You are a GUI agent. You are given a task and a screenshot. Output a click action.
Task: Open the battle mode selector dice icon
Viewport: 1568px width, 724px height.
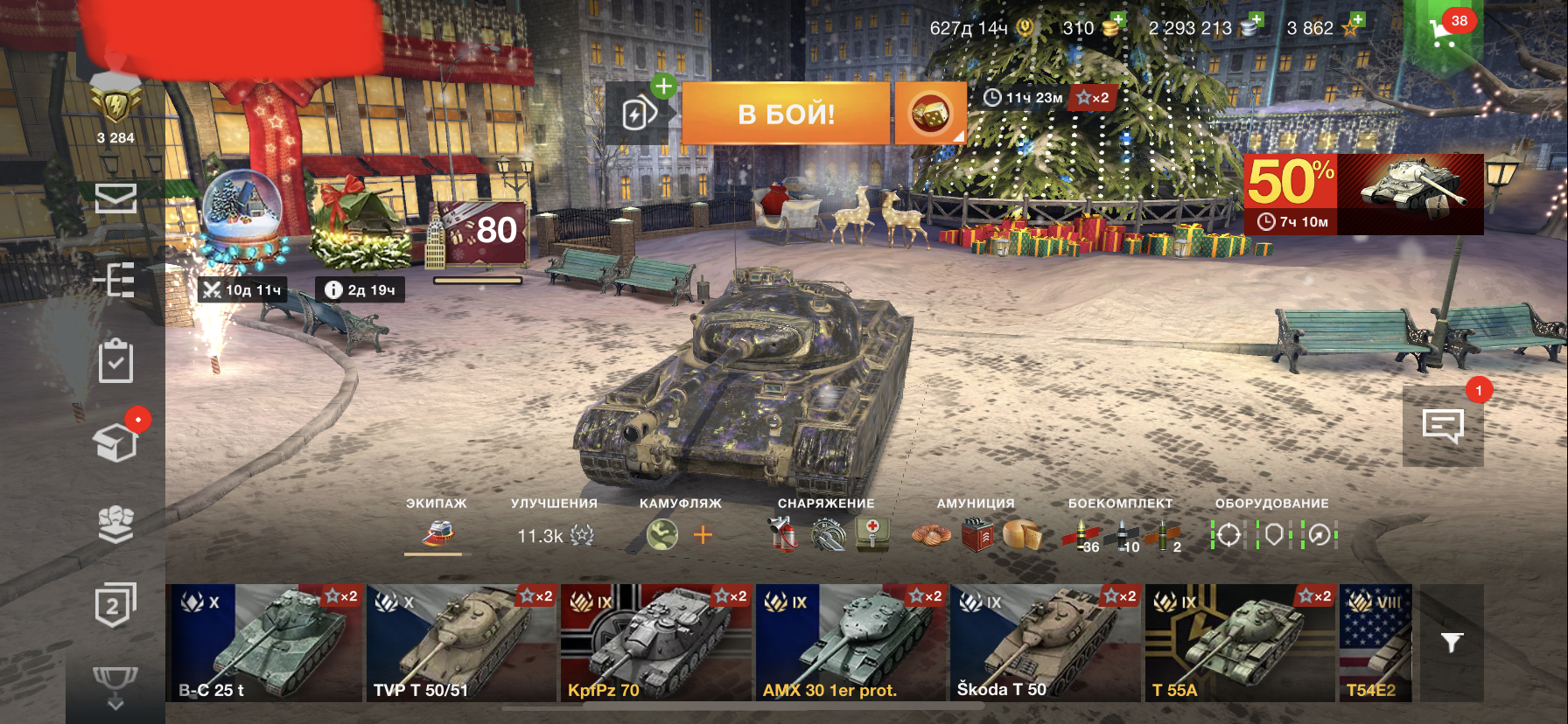click(929, 114)
